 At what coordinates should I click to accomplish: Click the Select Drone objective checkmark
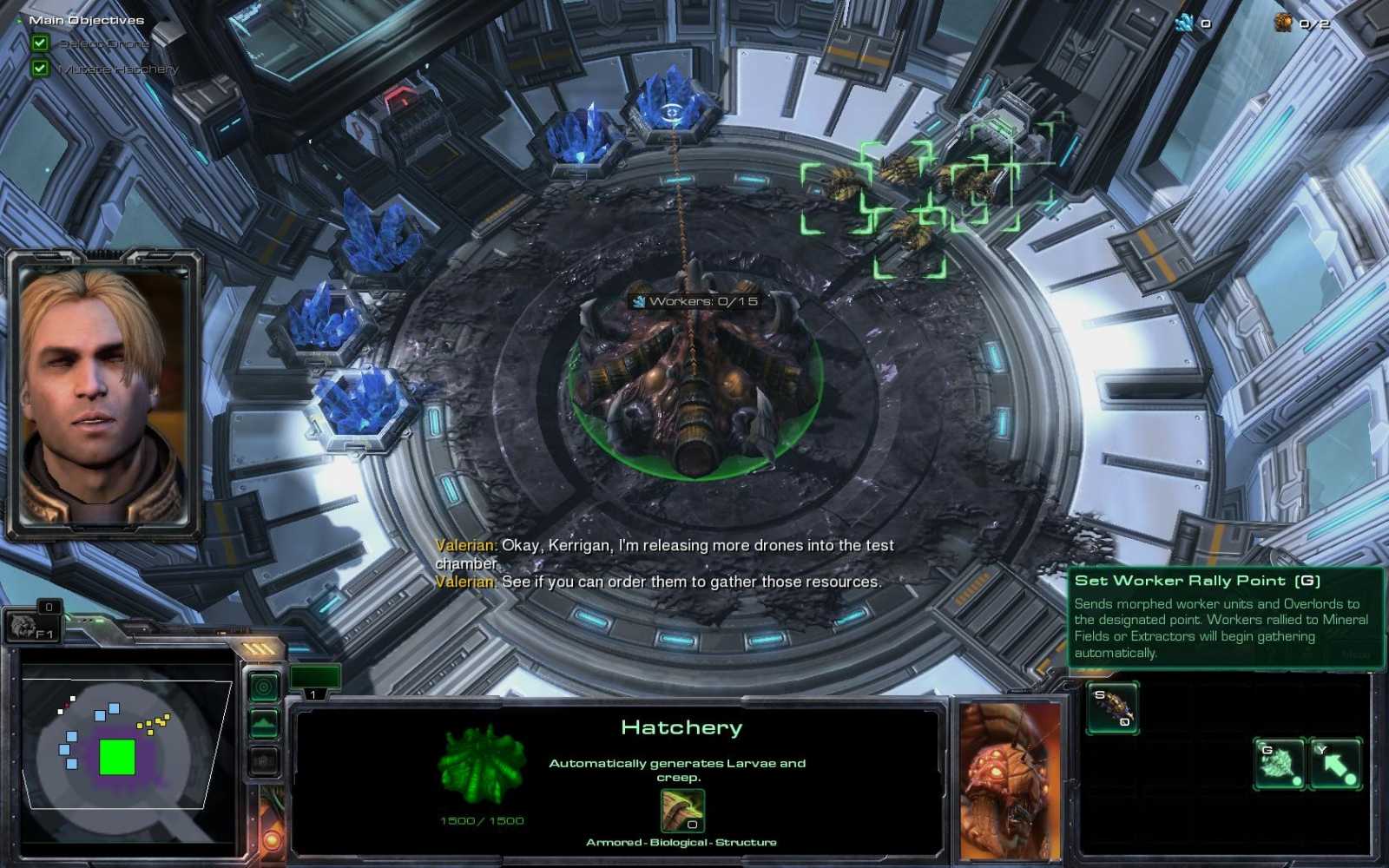(40, 43)
